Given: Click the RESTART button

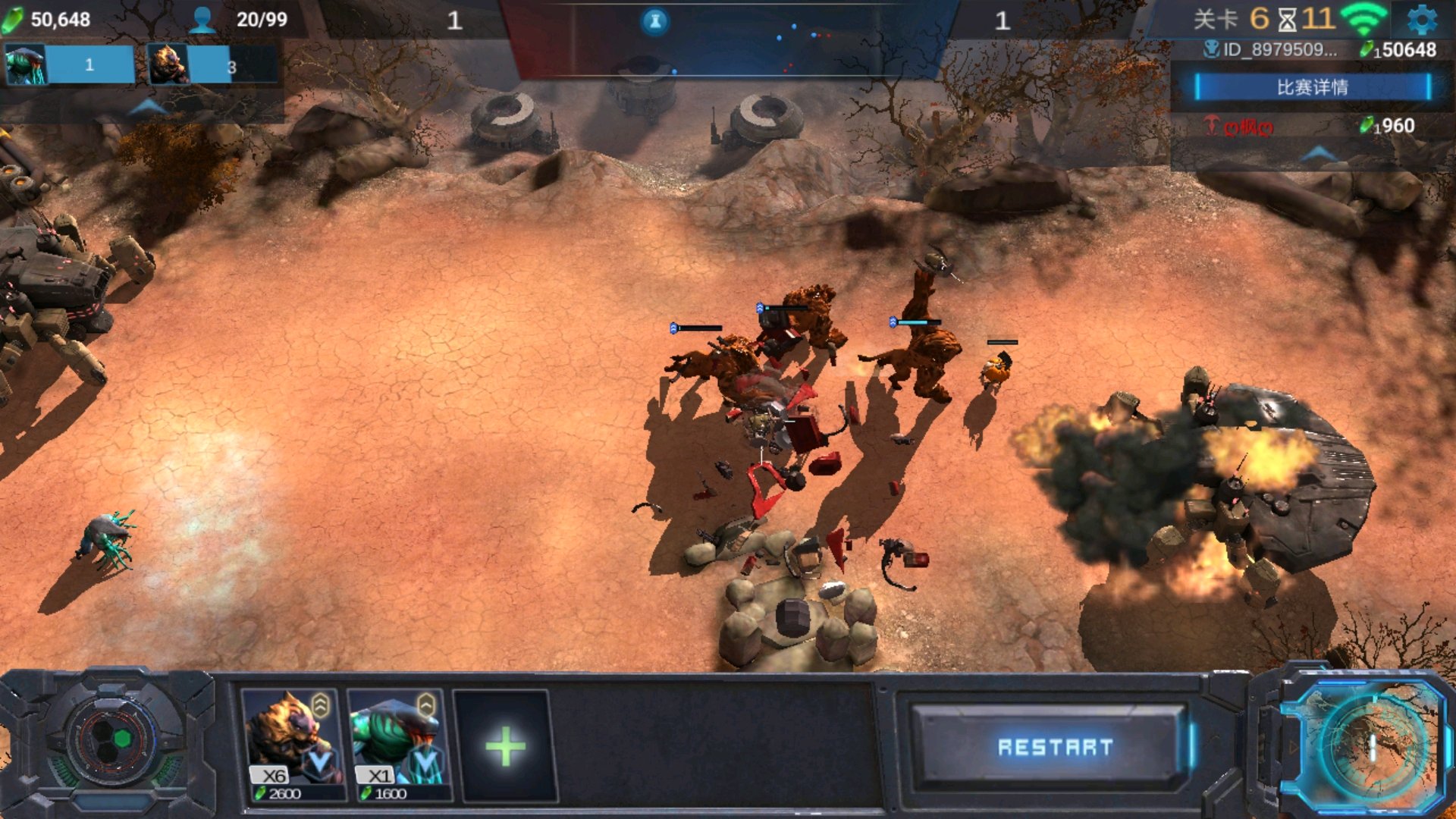Looking at the screenshot, I should 1054,747.
